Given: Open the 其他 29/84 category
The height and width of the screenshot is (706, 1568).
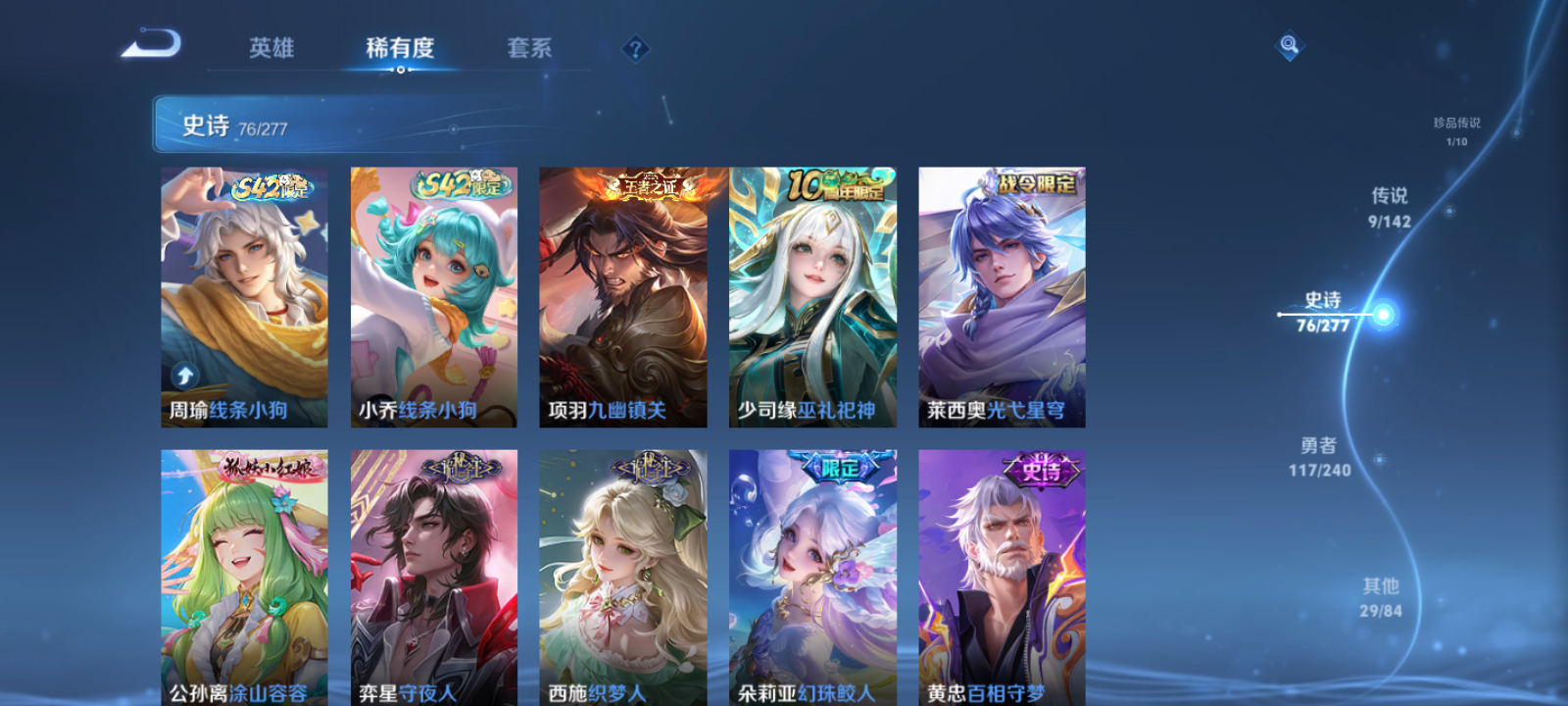Looking at the screenshot, I should pyautogui.click(x=1382, y=594).
